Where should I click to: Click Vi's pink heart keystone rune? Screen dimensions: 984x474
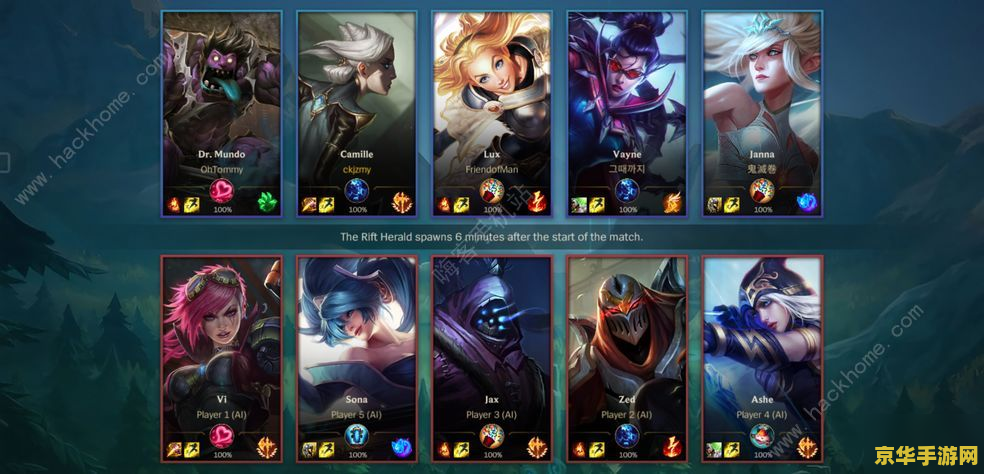click(222, 436)
